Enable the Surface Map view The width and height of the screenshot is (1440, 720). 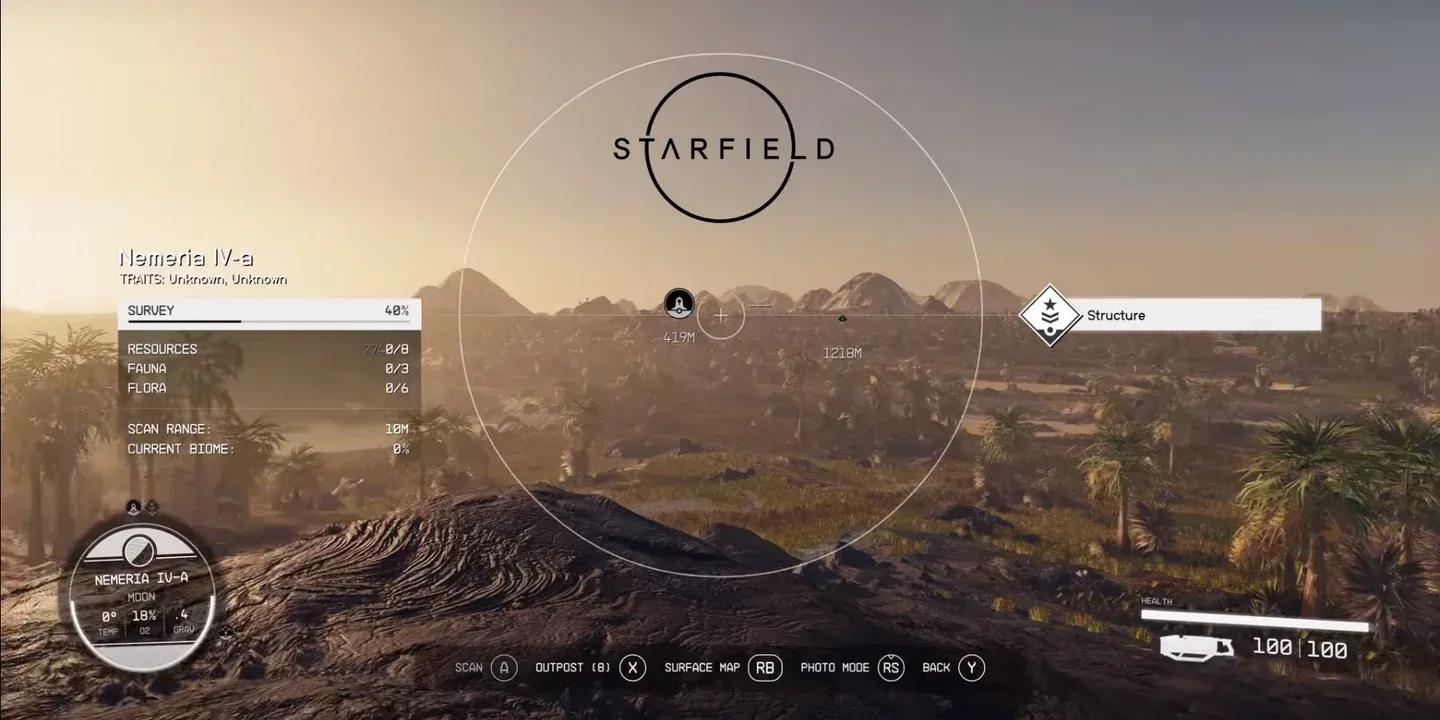click(x=765, y=667)
